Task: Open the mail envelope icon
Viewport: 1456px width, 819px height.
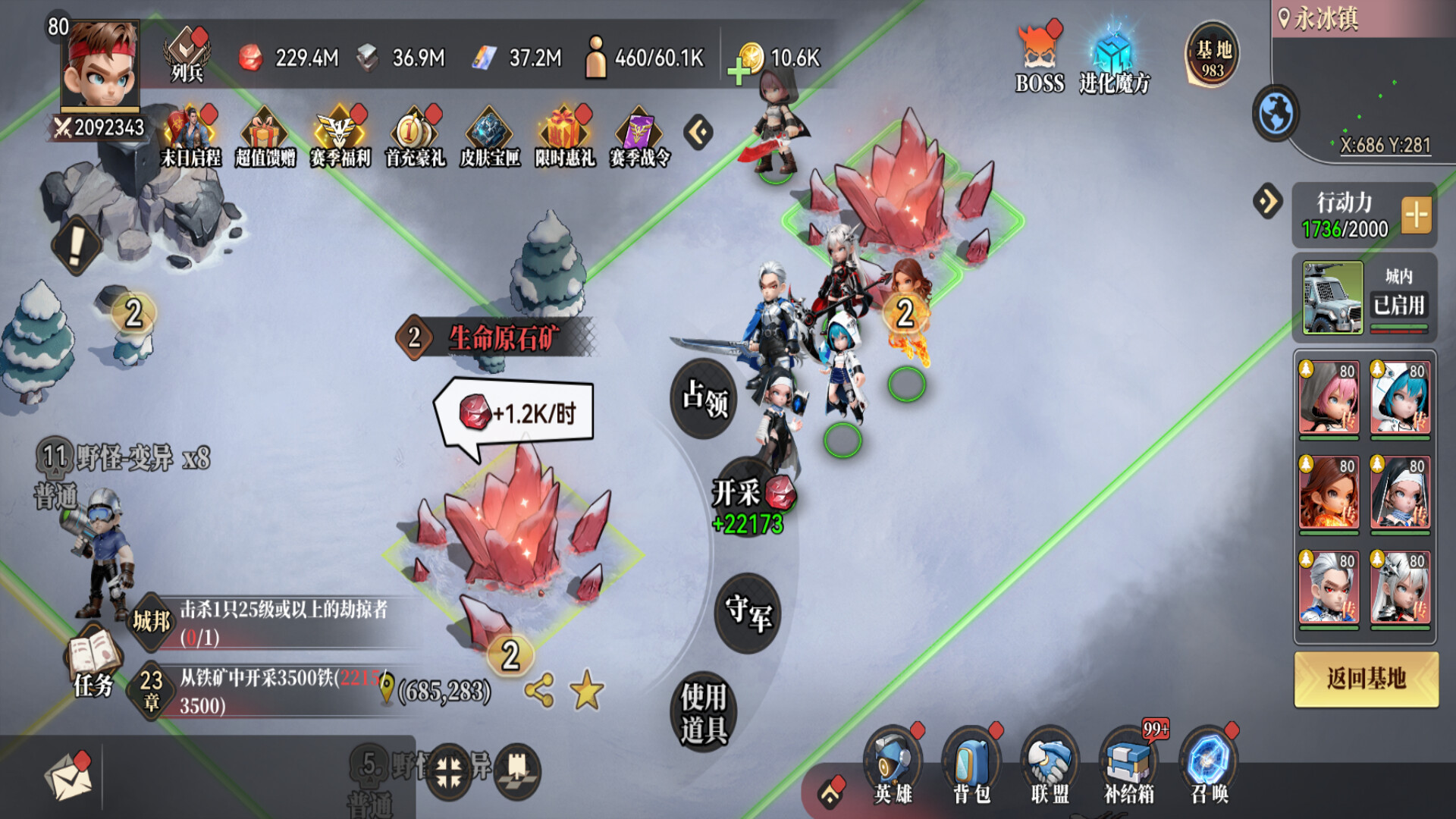Action: tap(68, 777)
